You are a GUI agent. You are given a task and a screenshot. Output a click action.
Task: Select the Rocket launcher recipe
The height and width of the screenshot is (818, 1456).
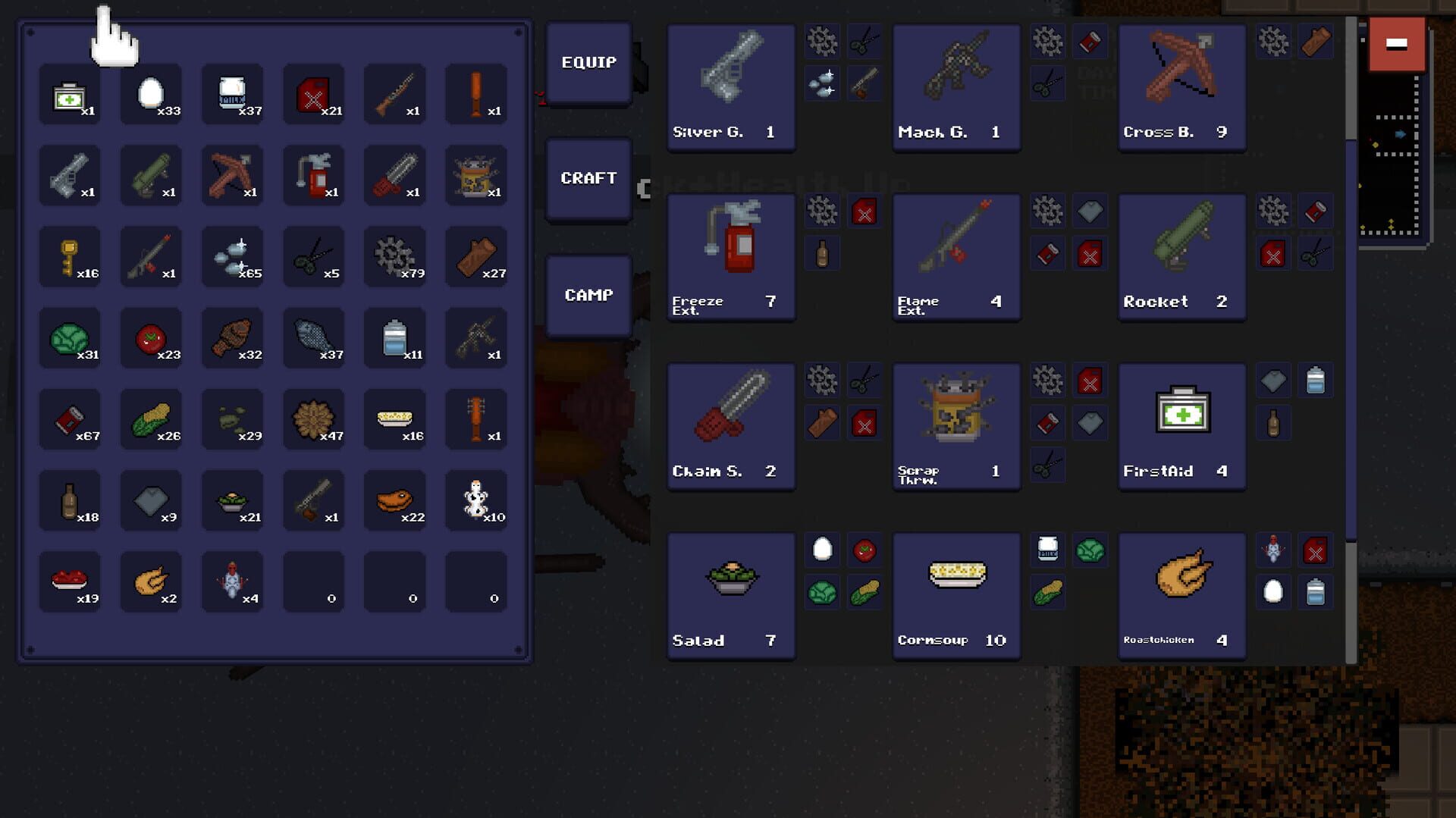1181,254
